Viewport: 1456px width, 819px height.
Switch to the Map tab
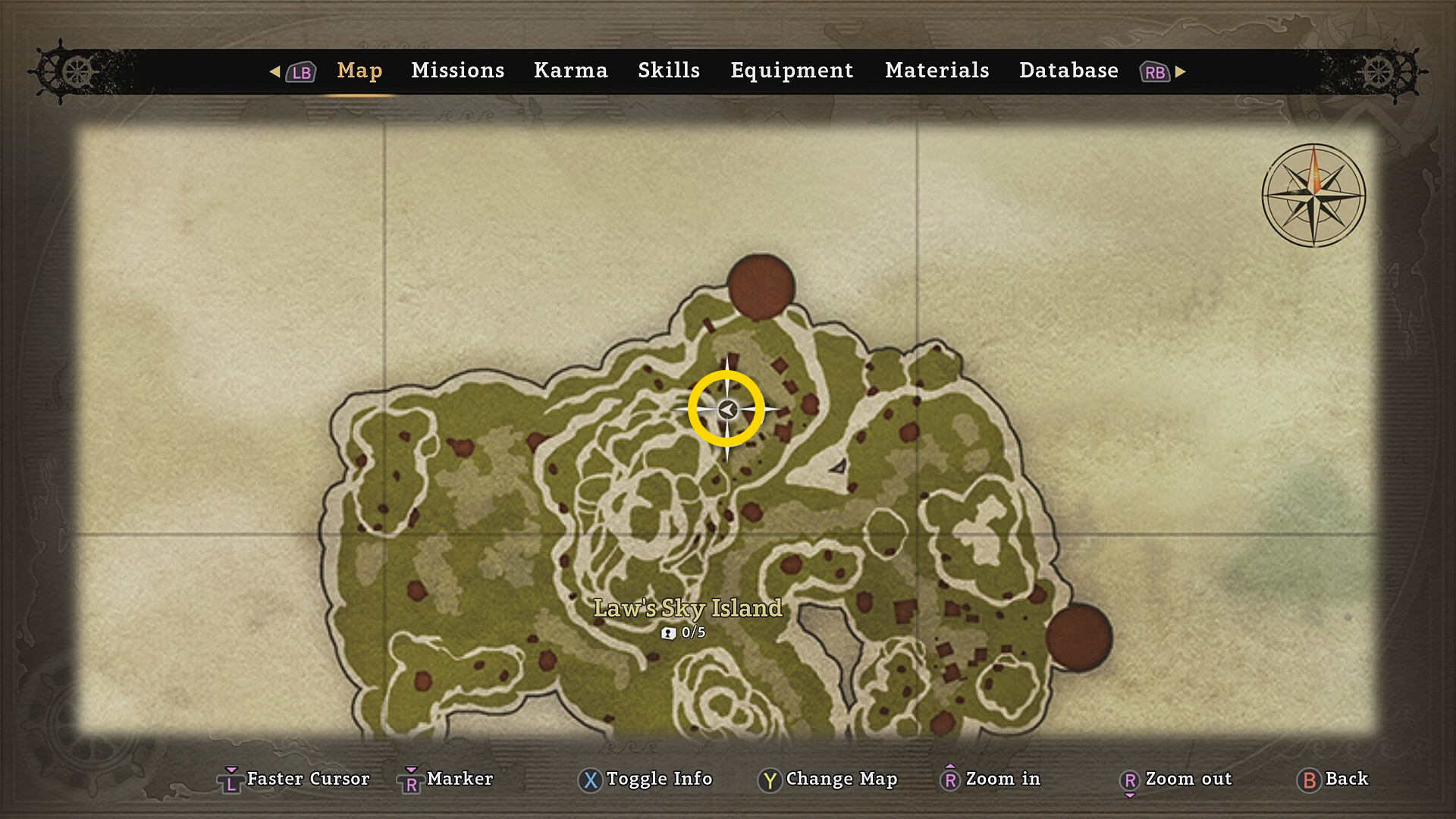pos(359,71)
